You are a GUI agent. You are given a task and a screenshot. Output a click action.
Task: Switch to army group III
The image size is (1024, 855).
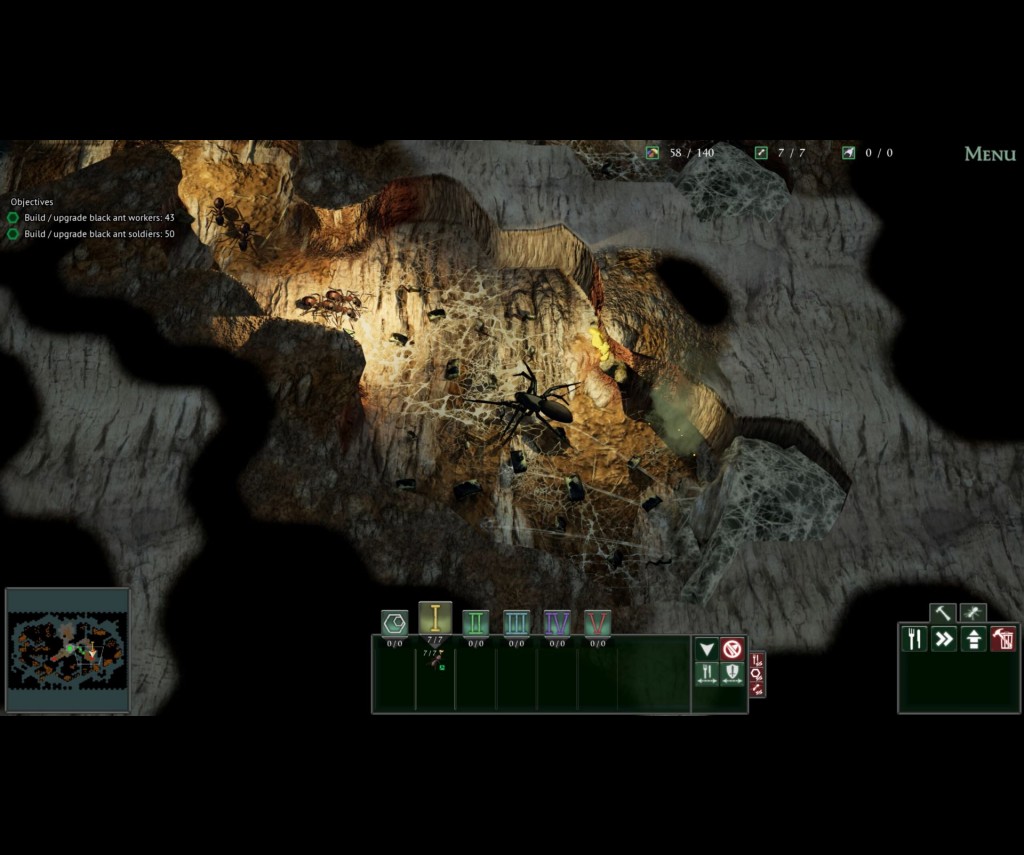pos(516,623)
